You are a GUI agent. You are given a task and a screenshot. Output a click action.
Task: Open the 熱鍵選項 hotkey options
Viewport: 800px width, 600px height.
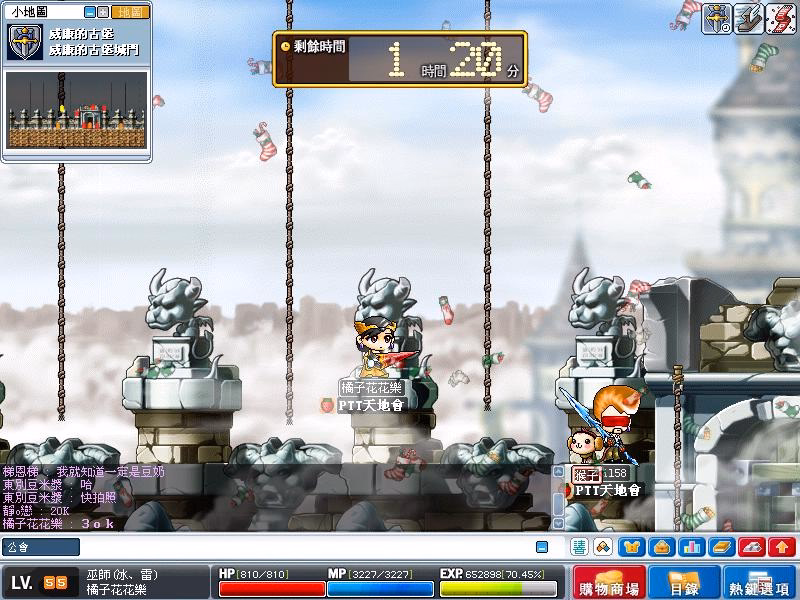(x=760, y=583)
